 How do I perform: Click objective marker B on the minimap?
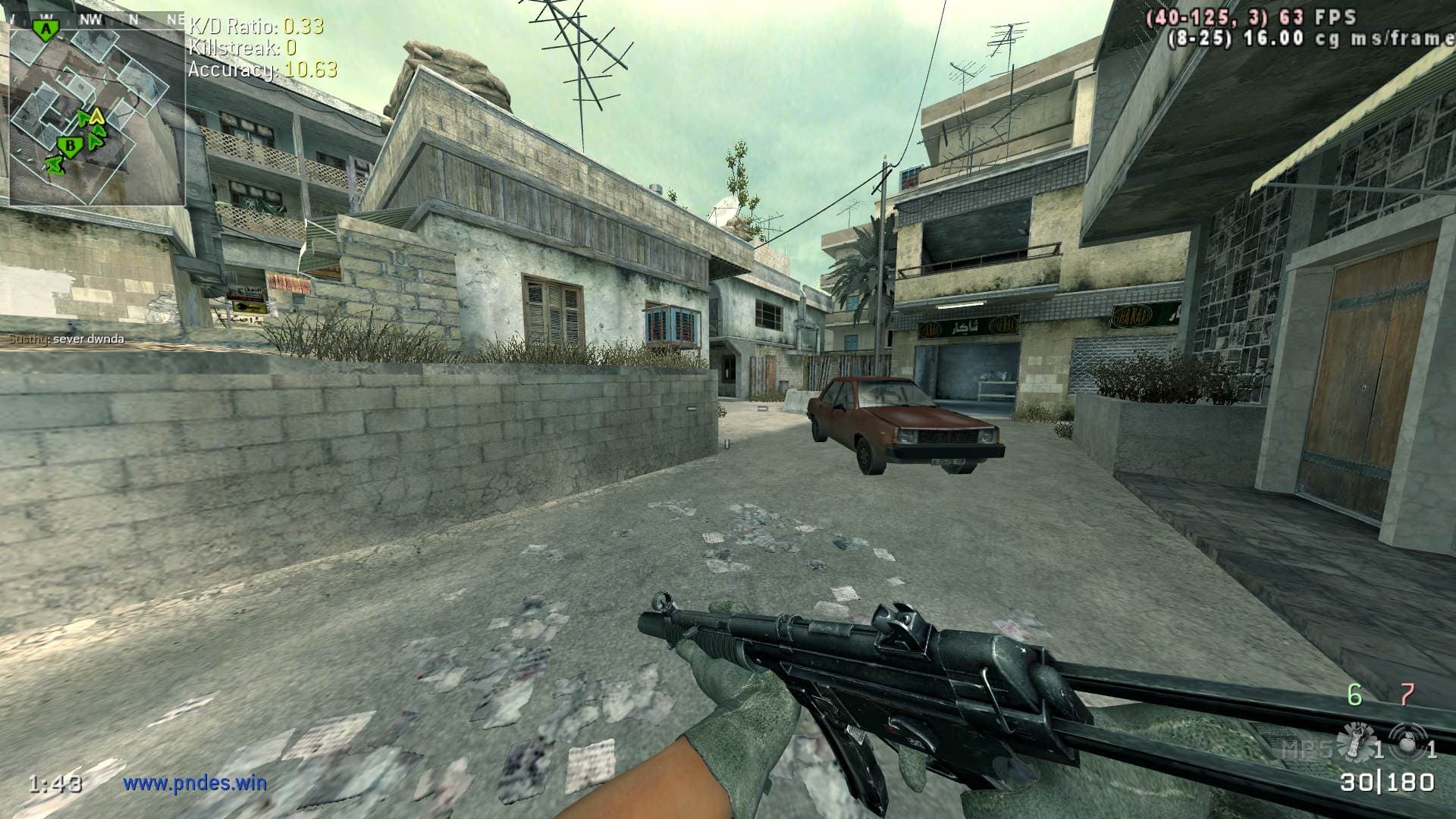point(70,145)
